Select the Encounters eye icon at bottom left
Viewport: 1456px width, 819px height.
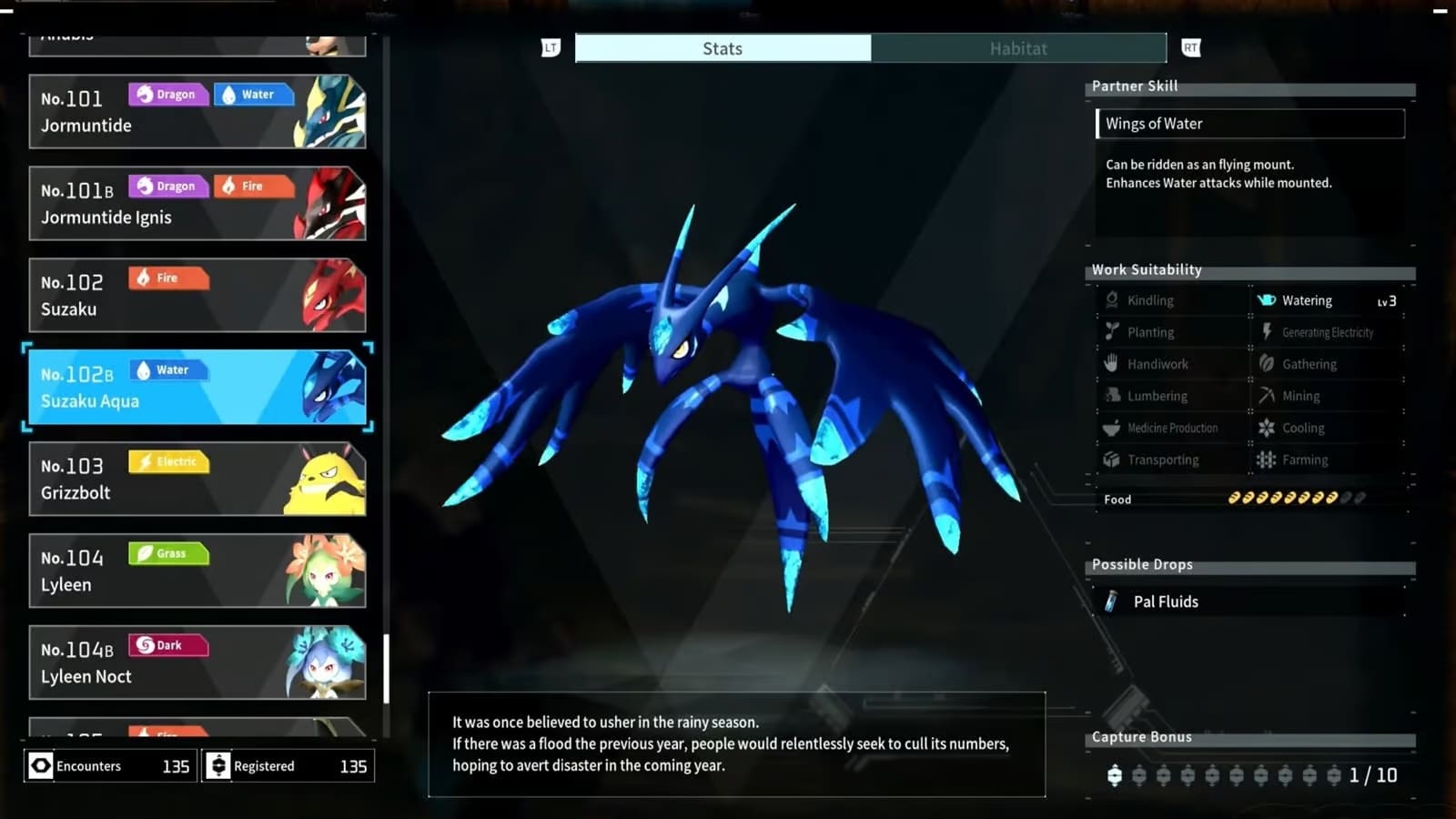(40, 765)
